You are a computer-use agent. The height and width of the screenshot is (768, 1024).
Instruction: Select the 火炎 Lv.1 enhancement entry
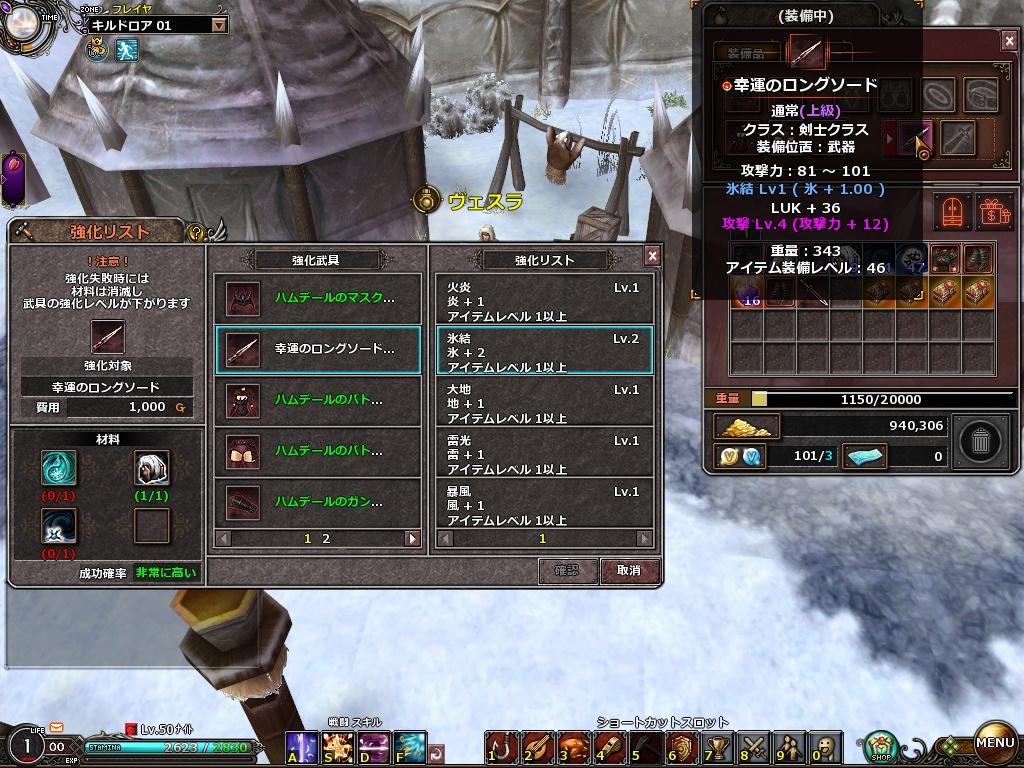click(x=544, y=300)
